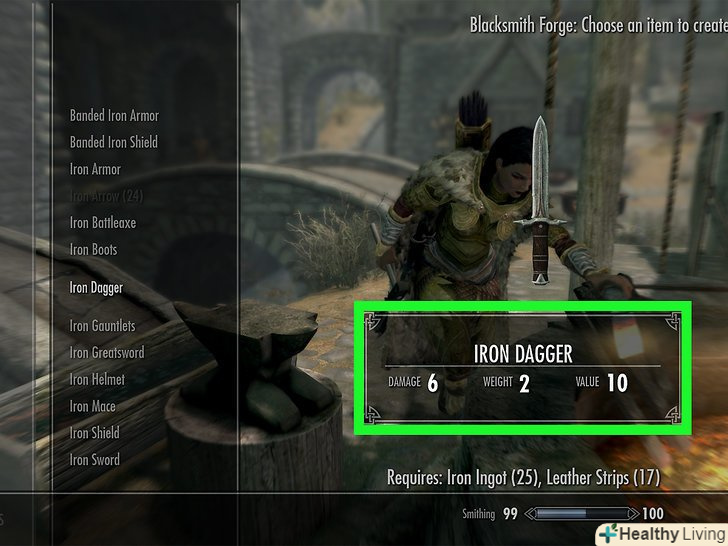Choose Iron Battleaxe in the forge list
Viewport: 728px width, 546px height.
[102, 223]
